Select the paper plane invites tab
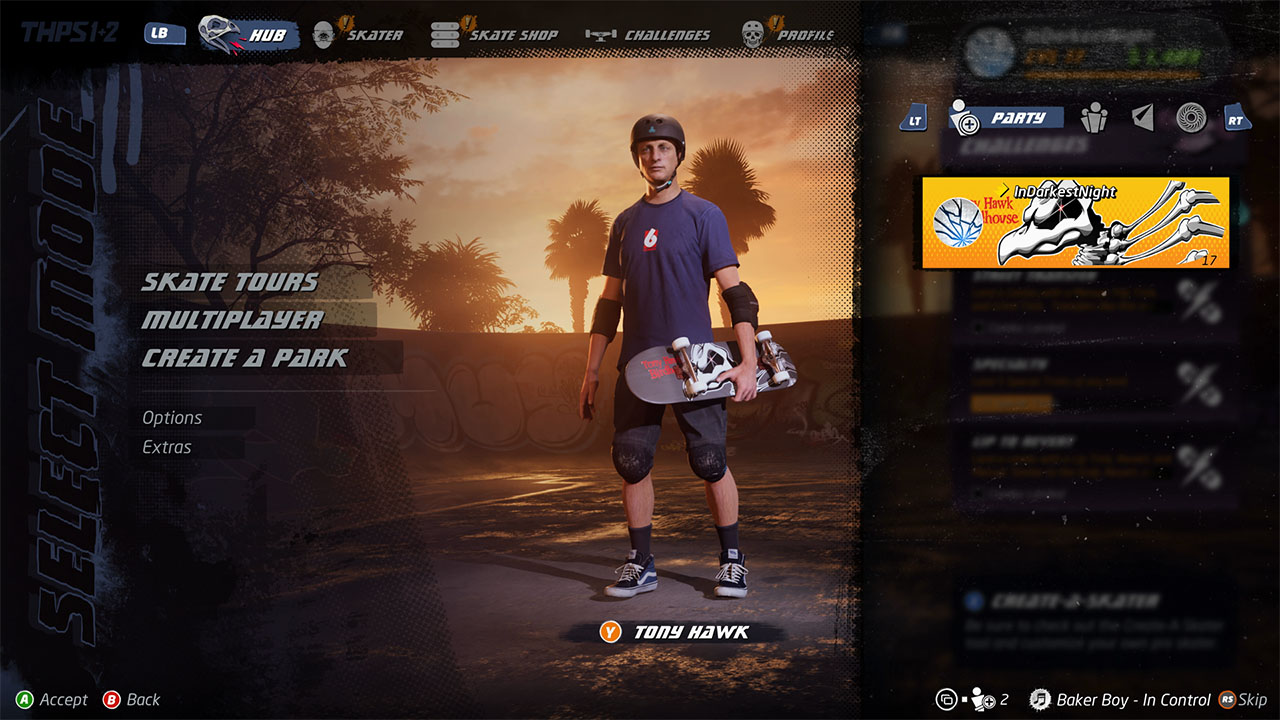 1142,118
